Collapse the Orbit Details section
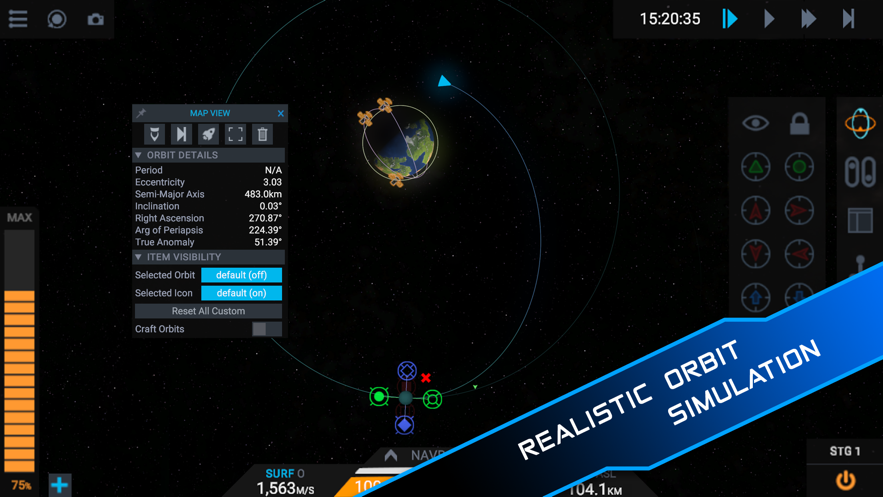This screenshot has height=497, width=883. pos(139,155)
